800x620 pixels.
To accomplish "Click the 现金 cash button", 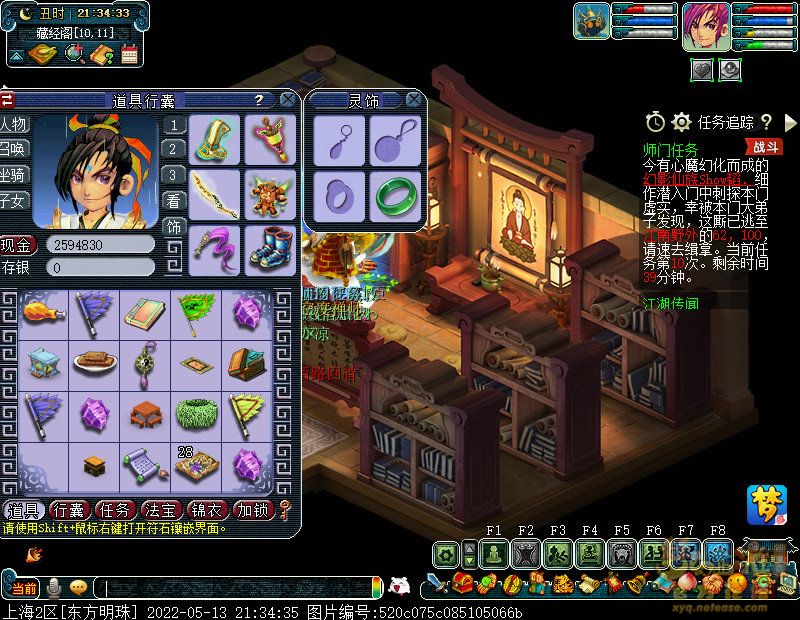I will click(x=17, y=244).
